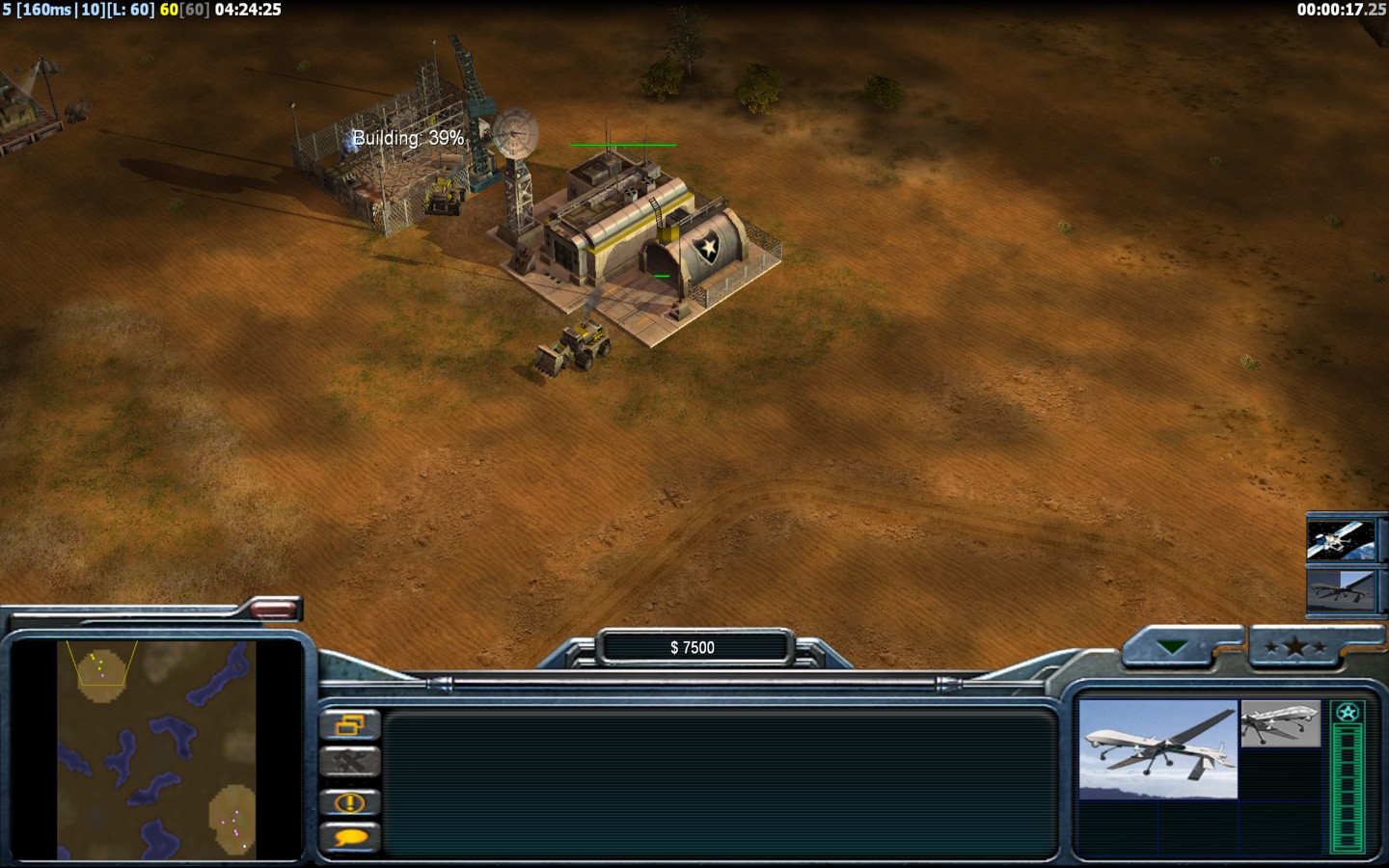1389x868 pixels.
Task: Click the minimap to move the camera
Action: [x=156, y=749]
